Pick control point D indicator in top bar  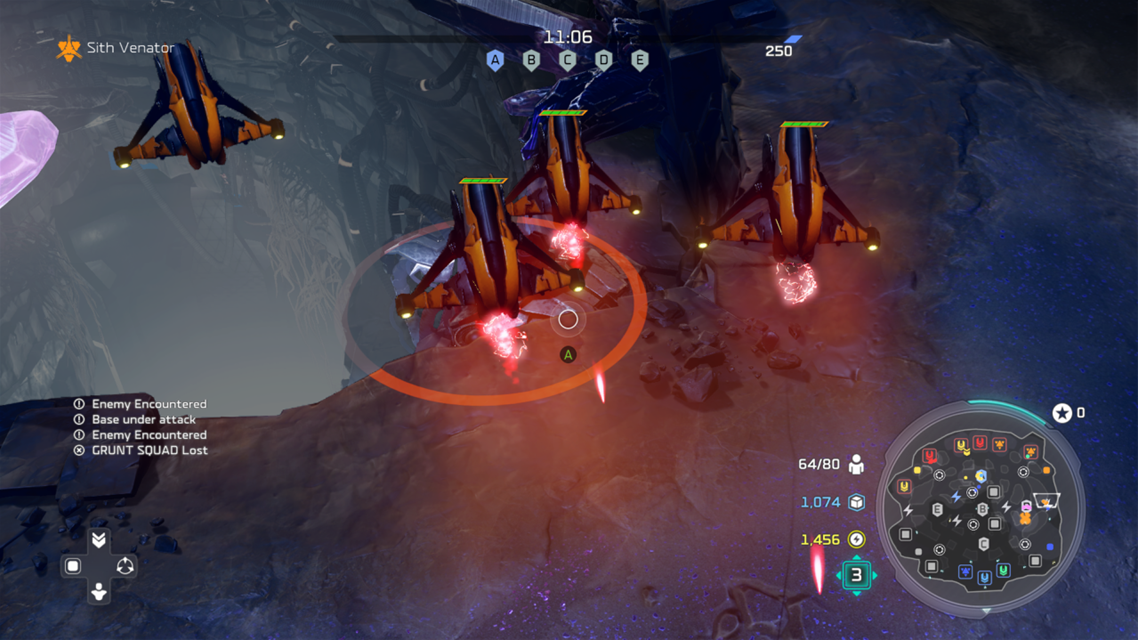point(603,60)
